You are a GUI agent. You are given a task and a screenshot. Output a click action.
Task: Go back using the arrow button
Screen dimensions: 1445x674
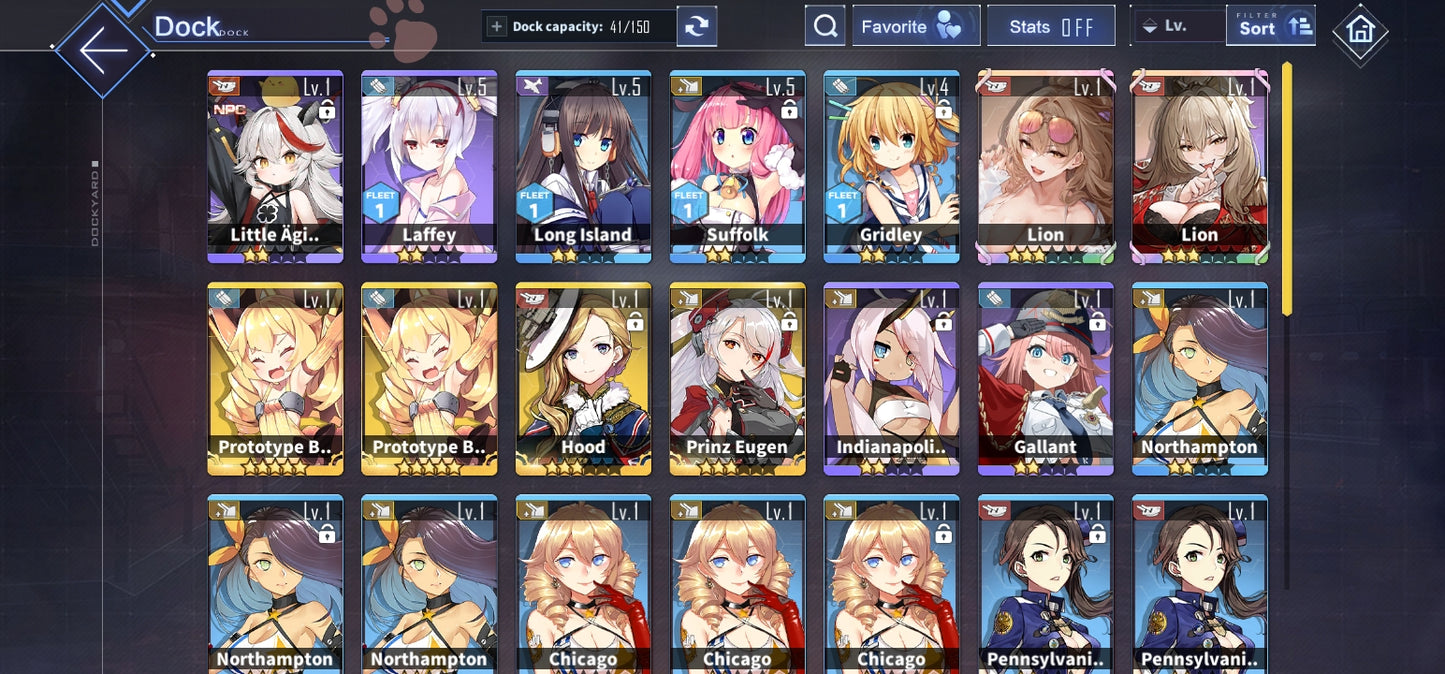pos(103,50)
